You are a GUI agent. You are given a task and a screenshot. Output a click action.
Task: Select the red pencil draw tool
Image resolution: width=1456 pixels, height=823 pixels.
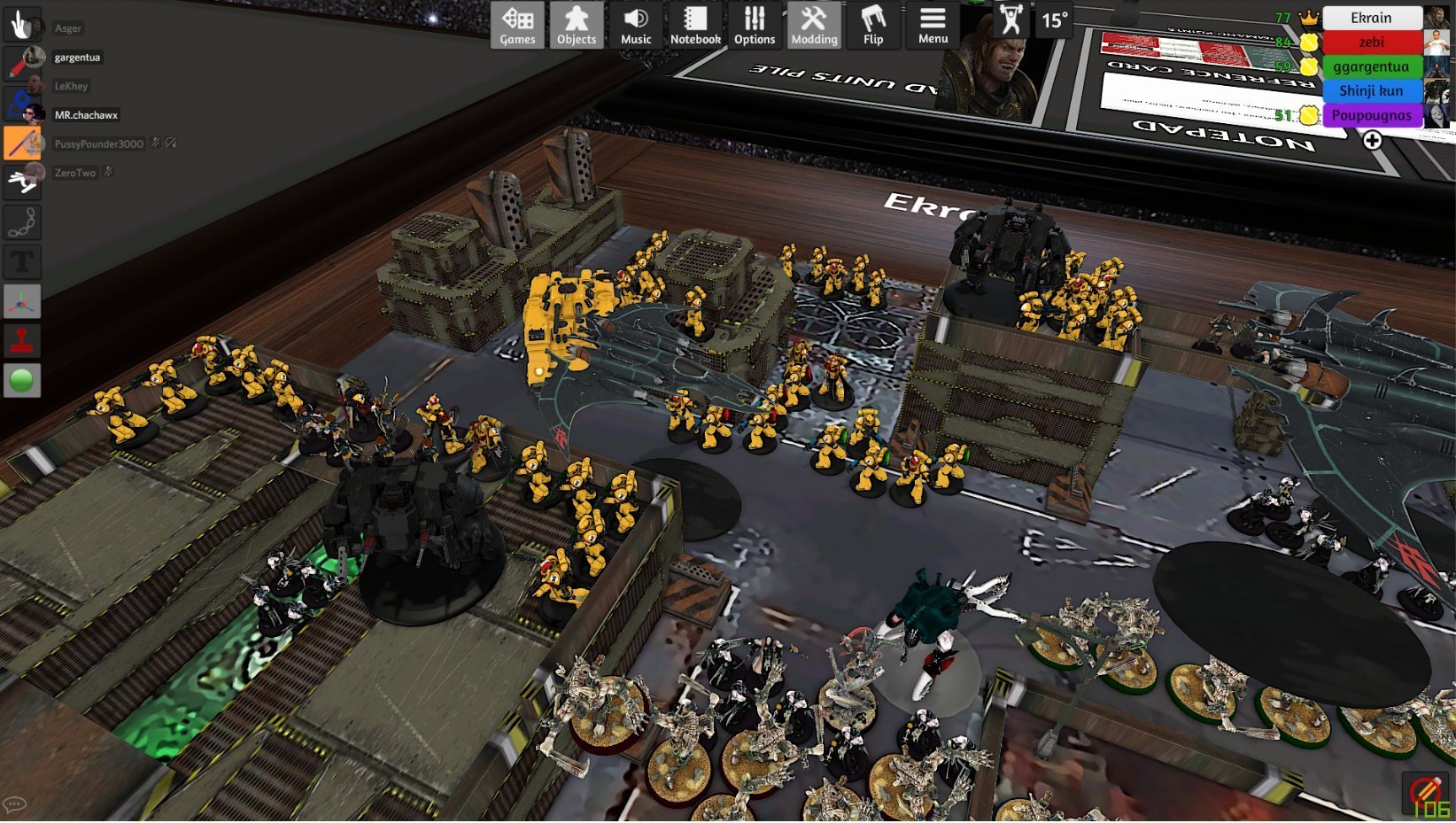tap(21, 63)
